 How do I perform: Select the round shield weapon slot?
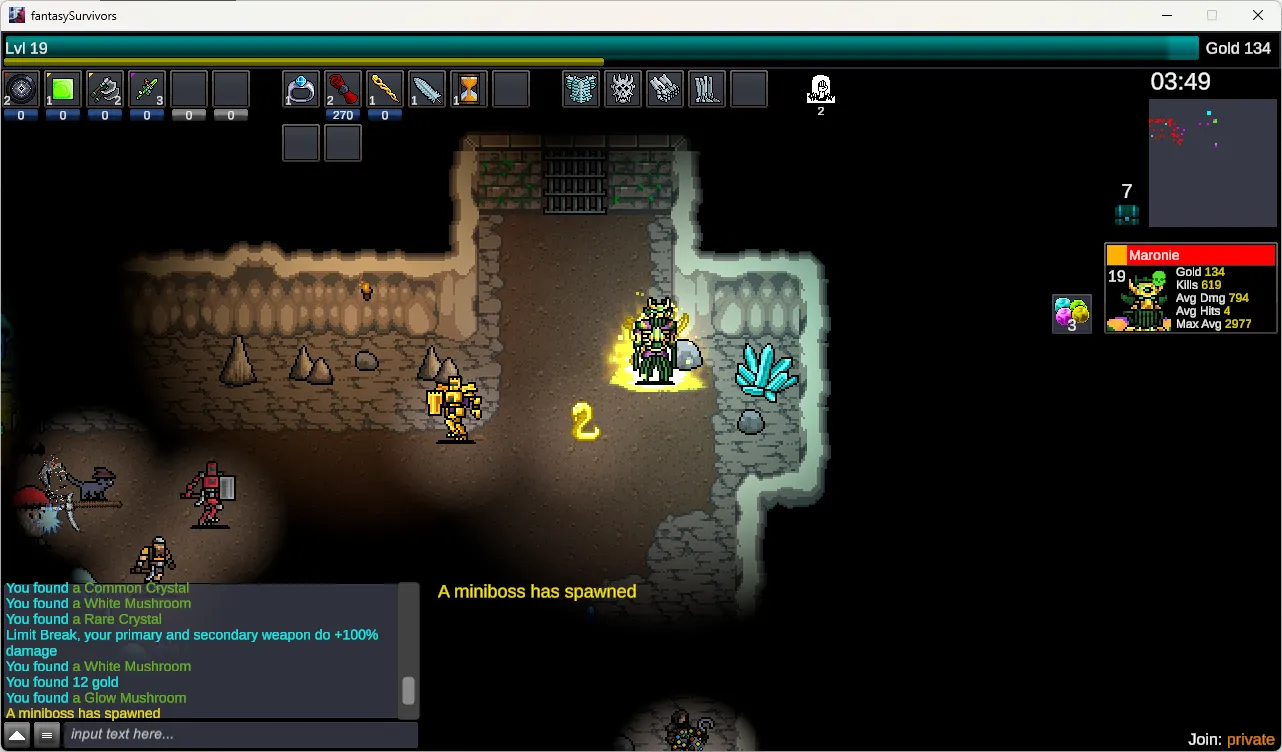(x=21, y=90)
